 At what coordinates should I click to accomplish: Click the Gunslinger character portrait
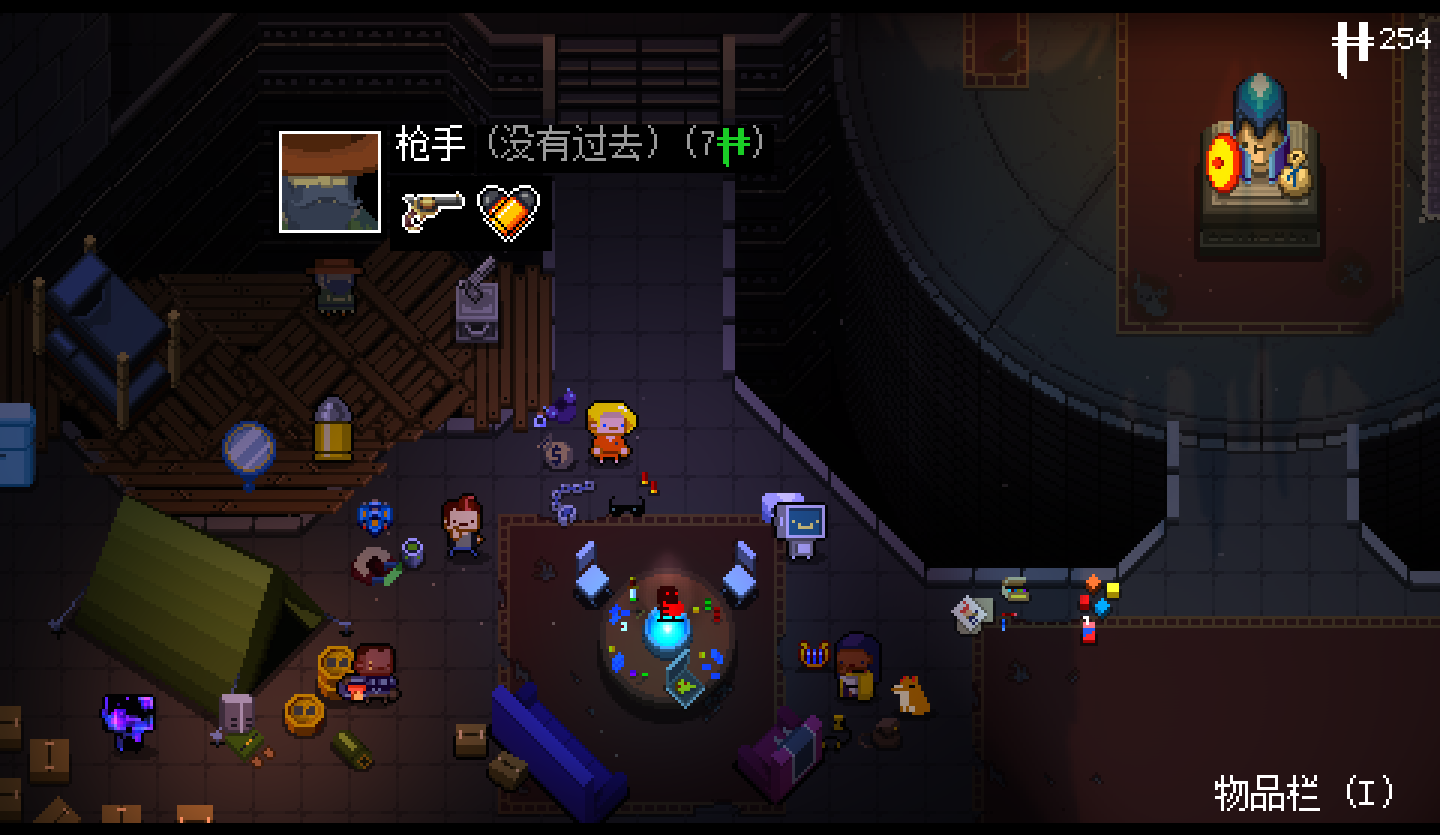(x=330, y=182)
